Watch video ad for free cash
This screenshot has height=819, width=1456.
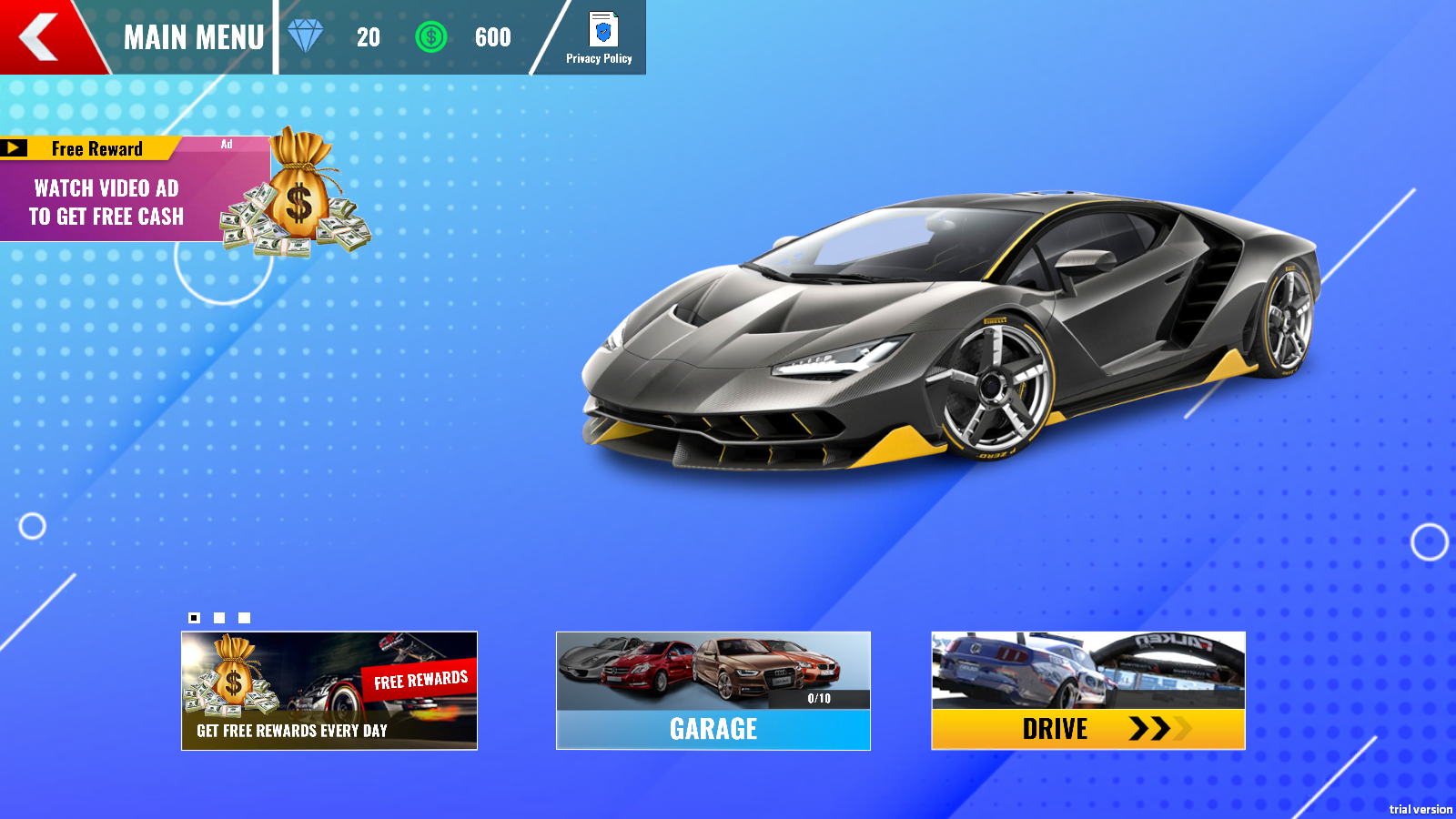[136, 191]
